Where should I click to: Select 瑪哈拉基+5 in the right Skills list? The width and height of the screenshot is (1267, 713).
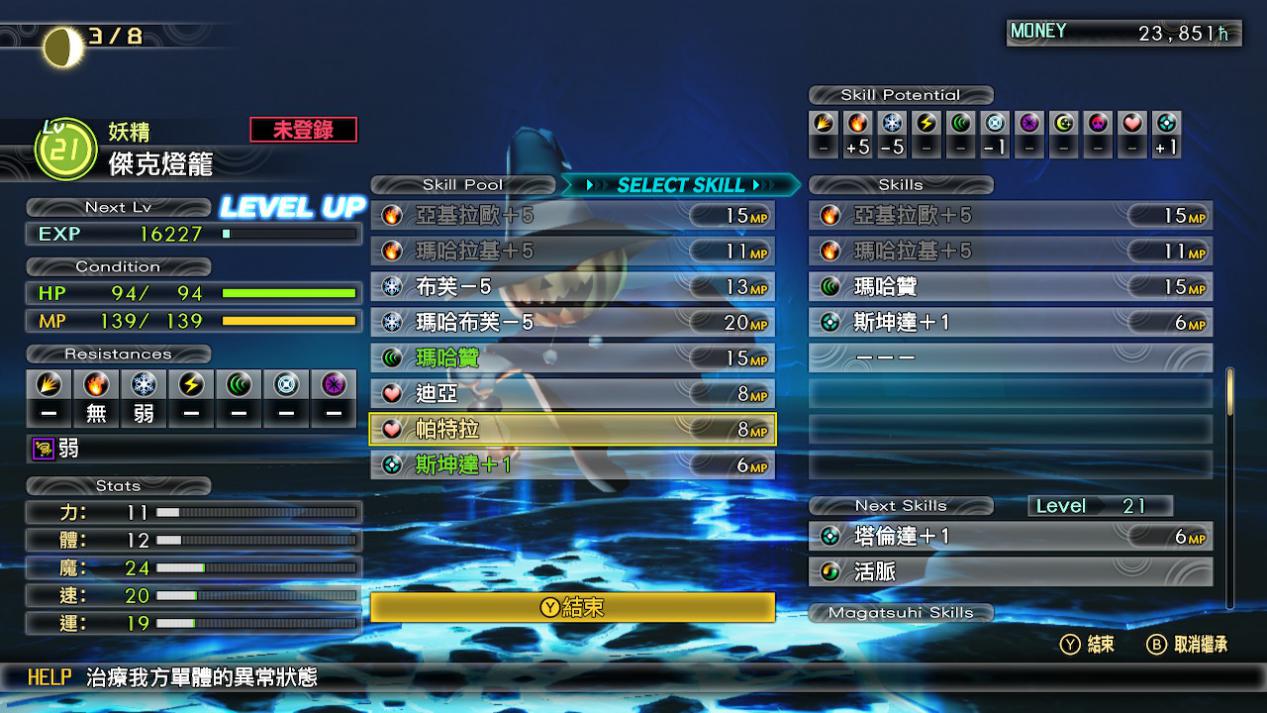(x=1010, y=251)
